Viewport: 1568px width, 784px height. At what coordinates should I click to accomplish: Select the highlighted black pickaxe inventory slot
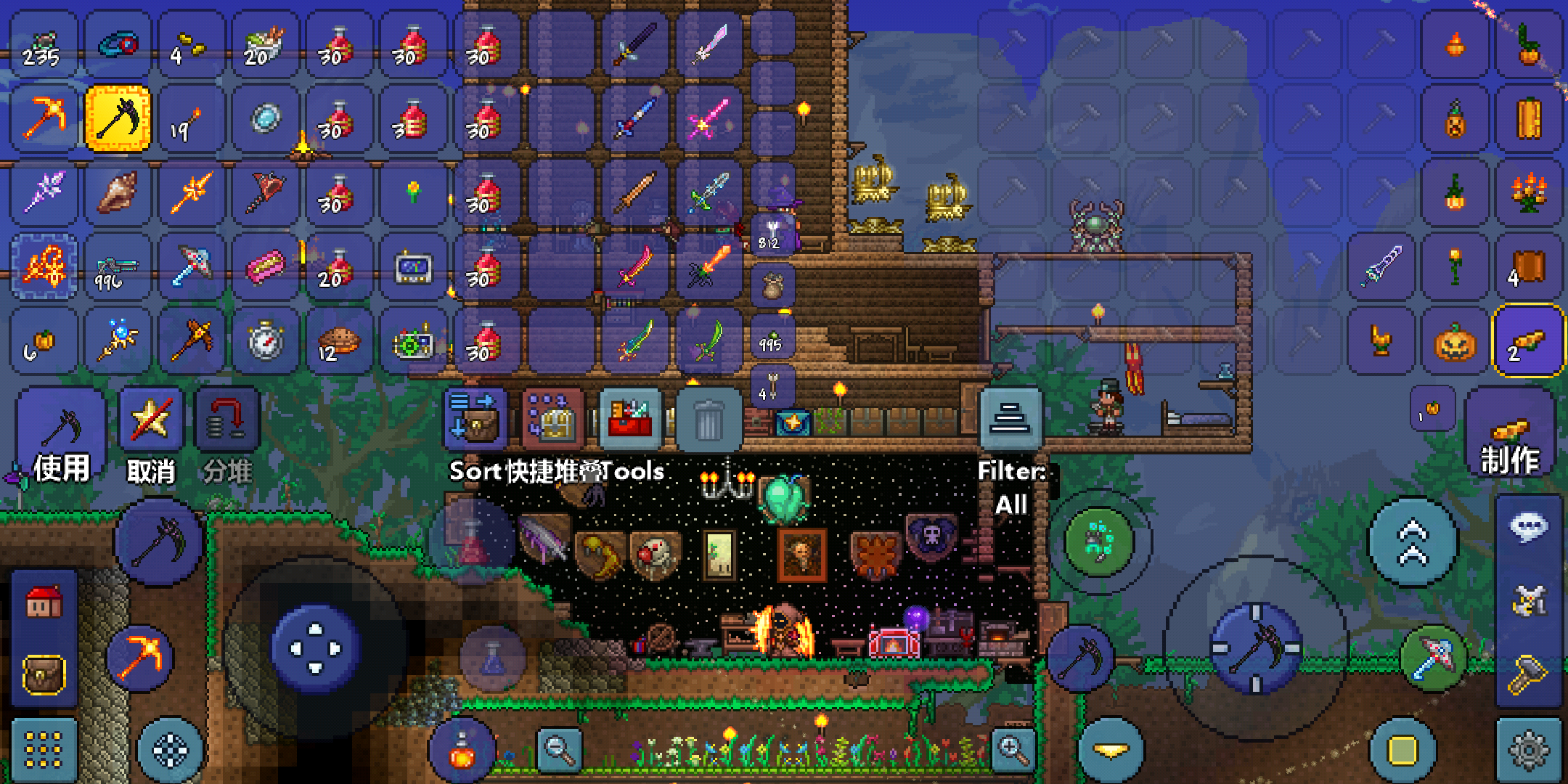[118, 118]
